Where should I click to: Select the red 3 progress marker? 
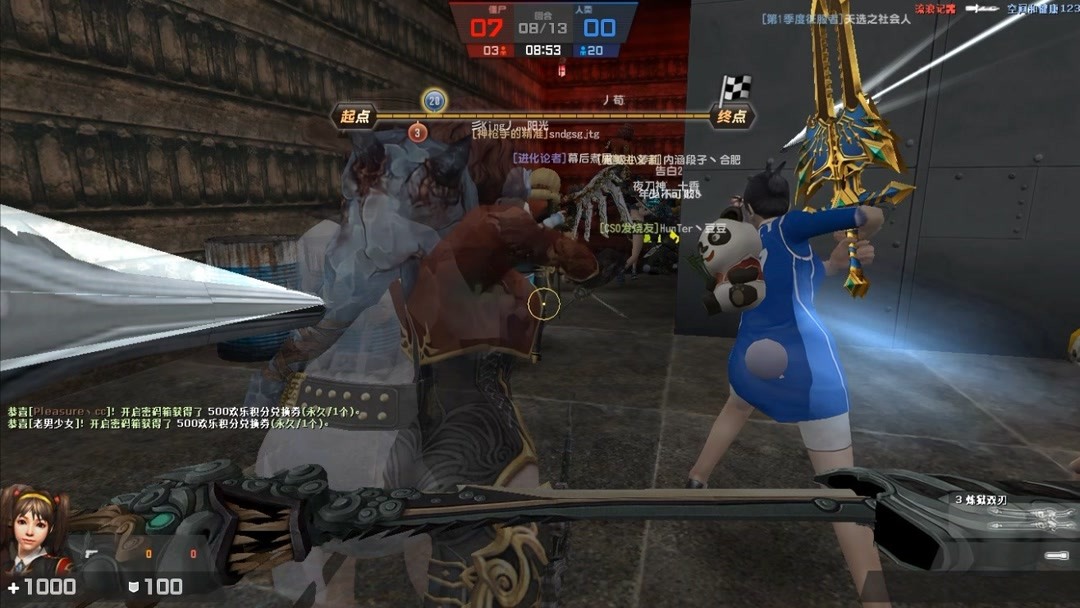click(418, 132)
